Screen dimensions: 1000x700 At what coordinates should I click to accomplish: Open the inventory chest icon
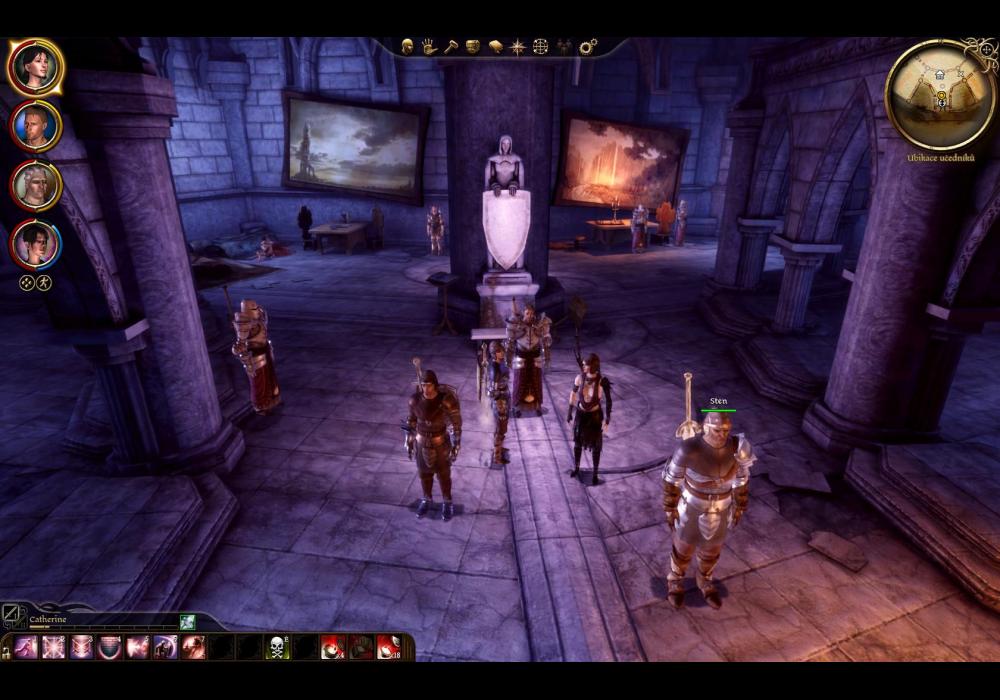pos(473,46)
